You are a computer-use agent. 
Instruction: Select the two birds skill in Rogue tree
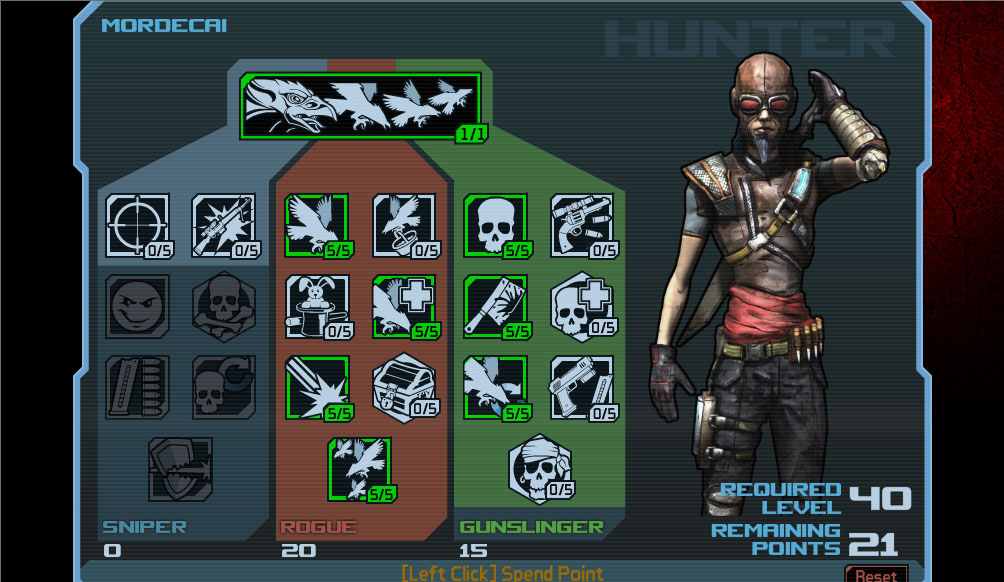click(360, 468)
